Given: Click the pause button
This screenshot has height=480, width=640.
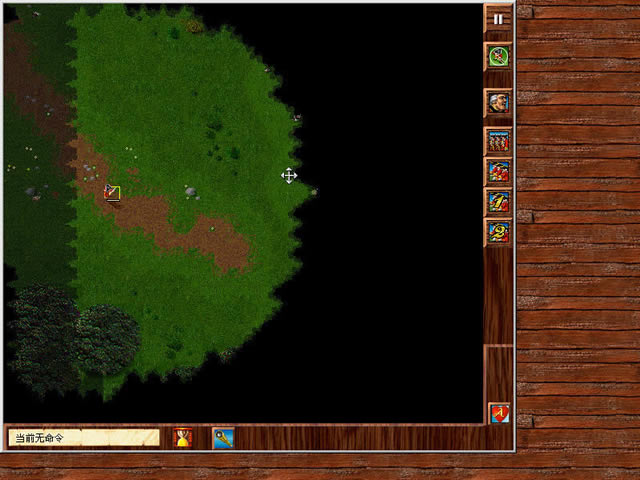Looking at the screenshot, I should click(498, 18).
